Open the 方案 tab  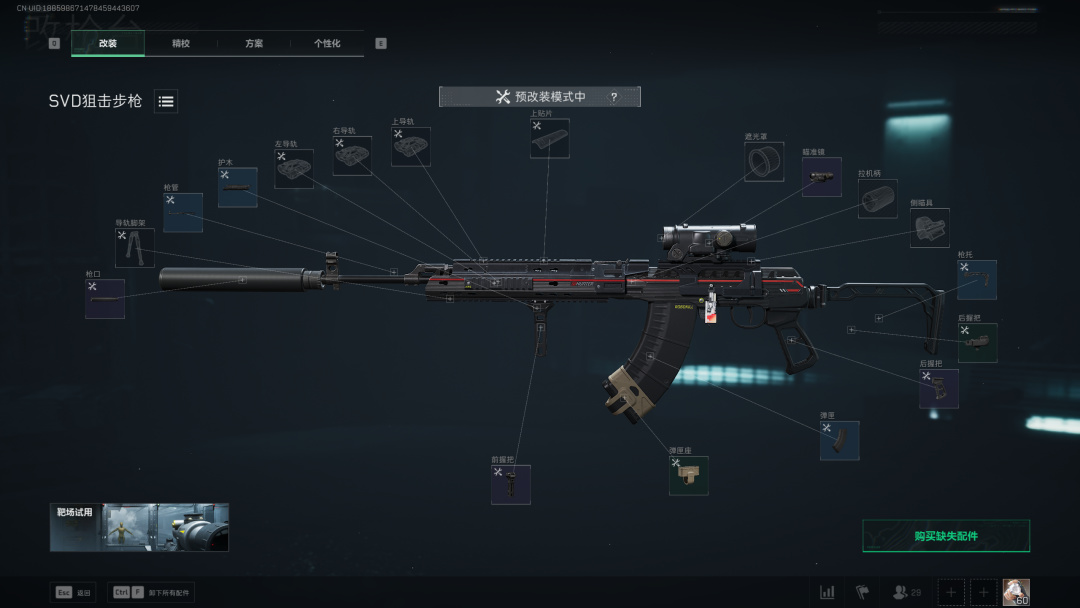coord(254,44)
